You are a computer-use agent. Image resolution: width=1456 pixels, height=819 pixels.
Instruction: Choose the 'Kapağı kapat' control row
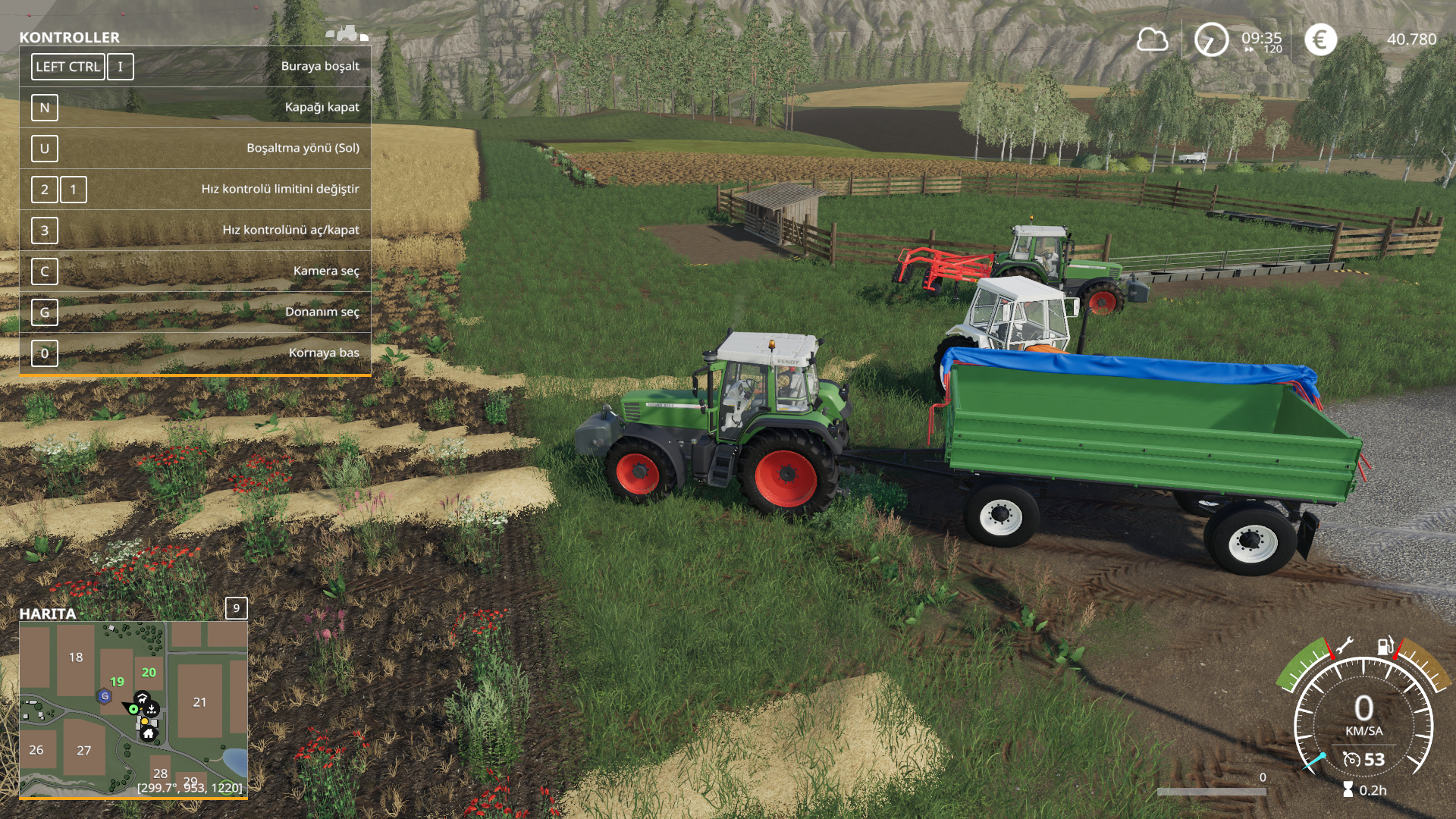195,108
